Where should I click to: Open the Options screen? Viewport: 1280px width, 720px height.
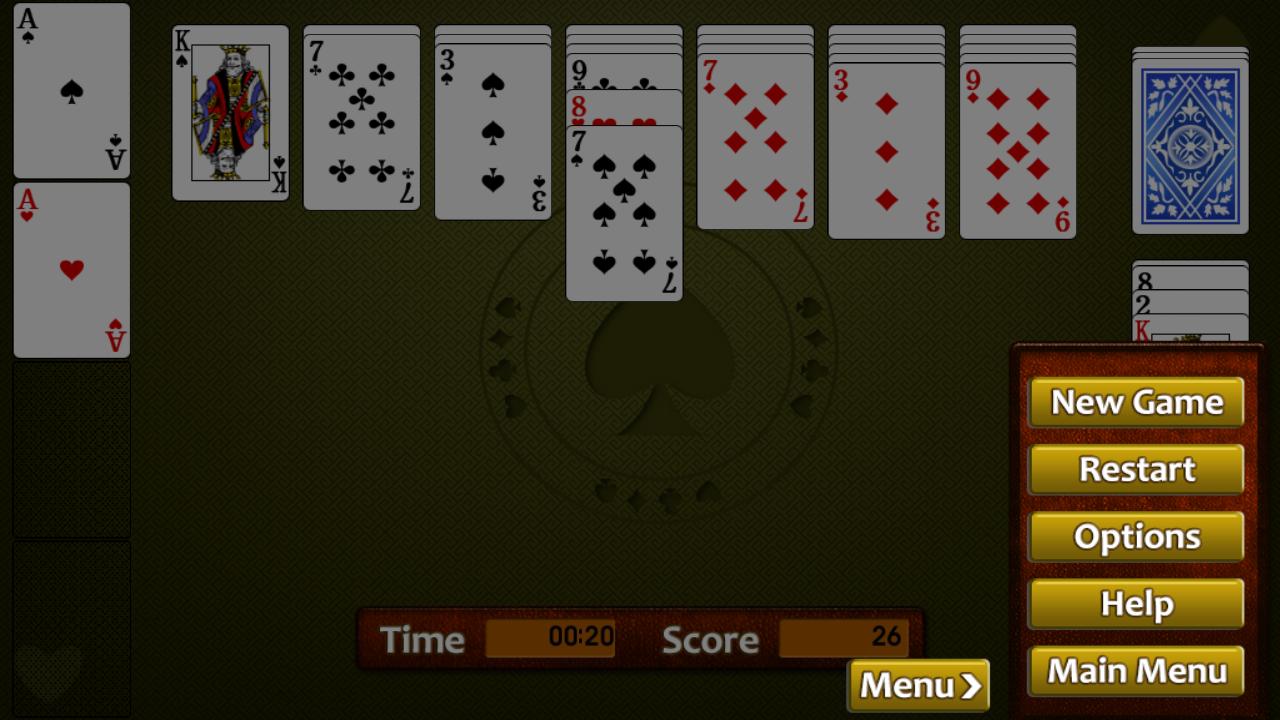(1136, 536)
